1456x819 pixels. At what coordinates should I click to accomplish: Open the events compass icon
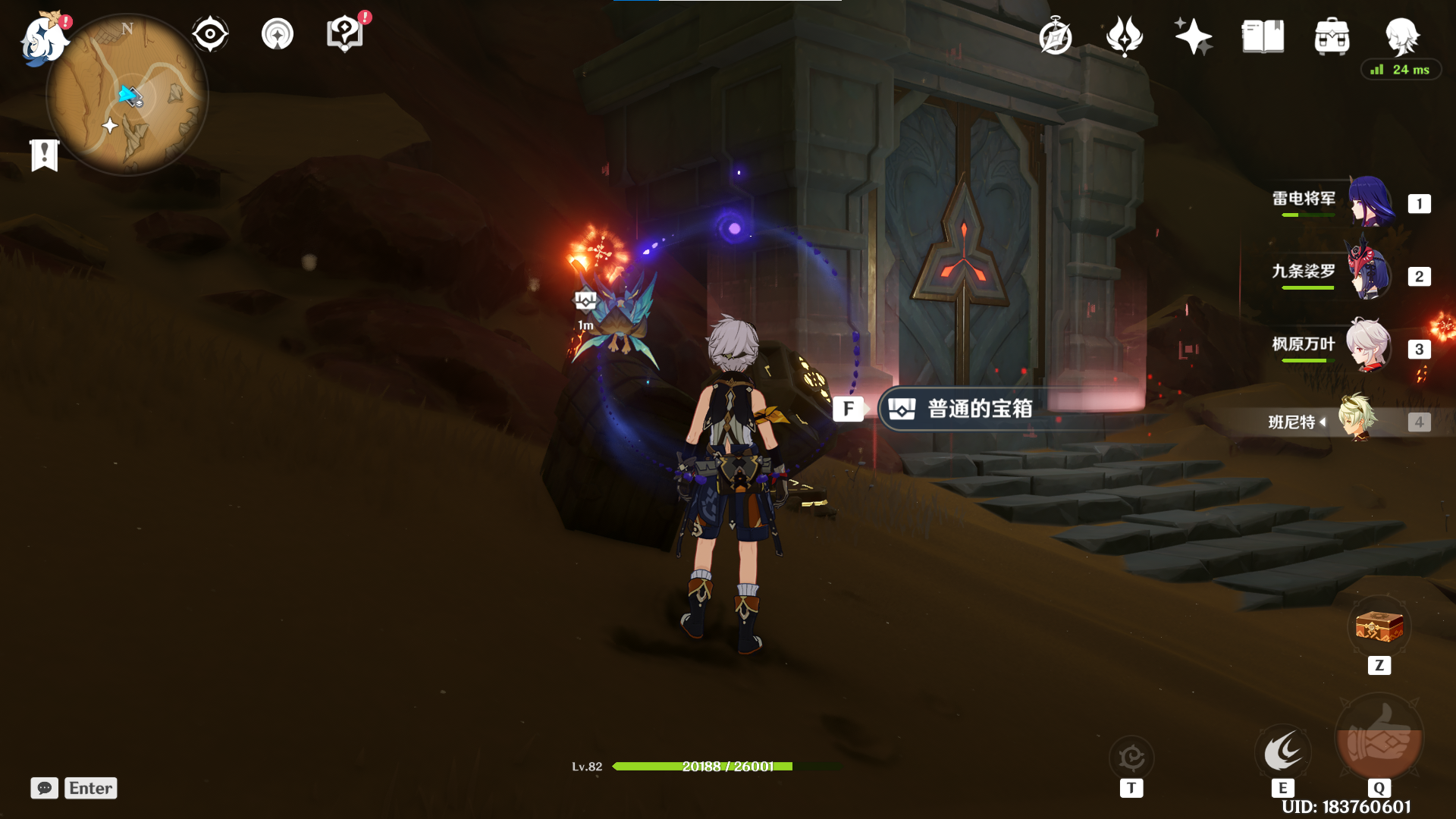tap(1055, 37)
